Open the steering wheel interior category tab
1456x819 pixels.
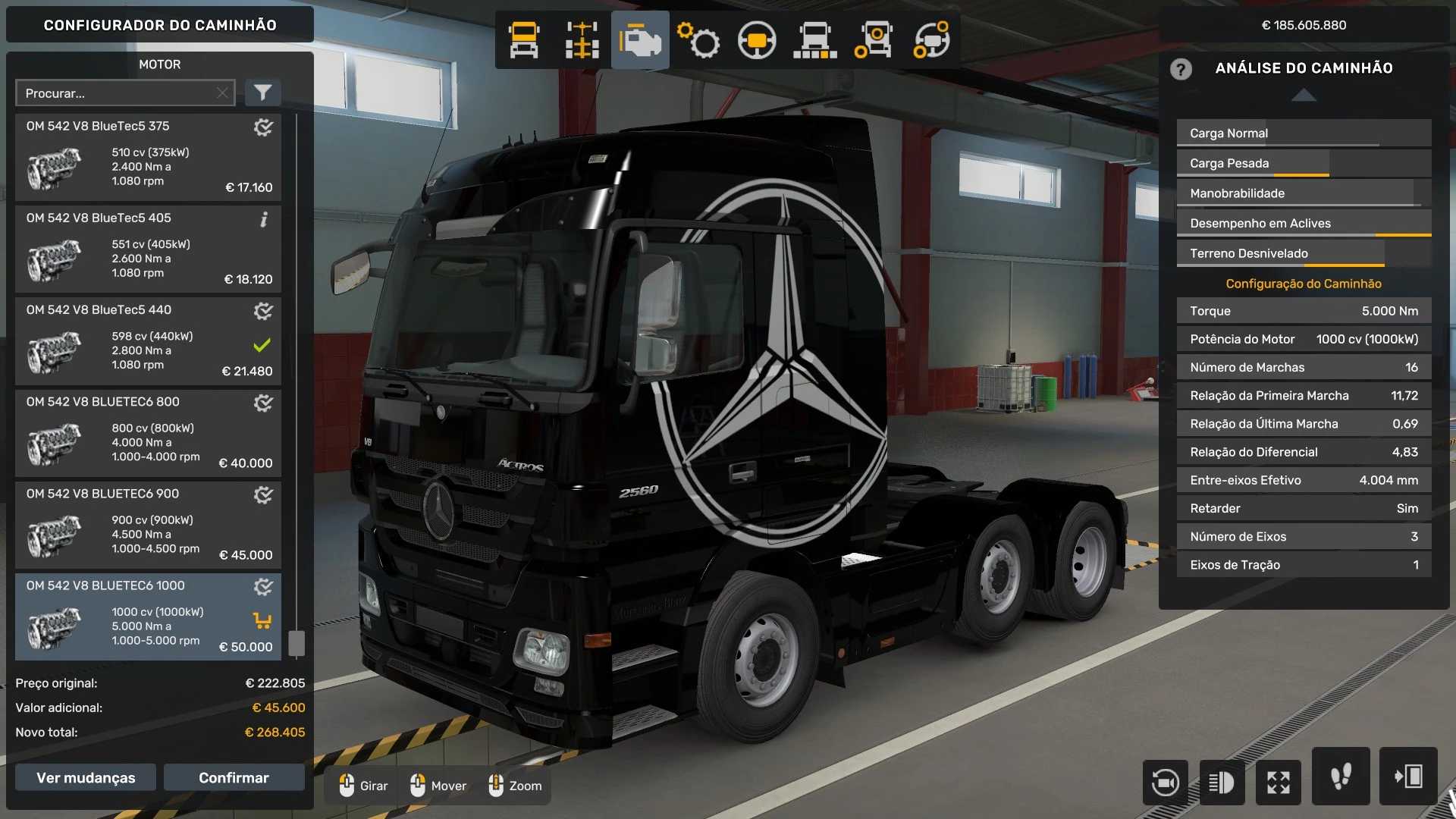pos(757,40)
